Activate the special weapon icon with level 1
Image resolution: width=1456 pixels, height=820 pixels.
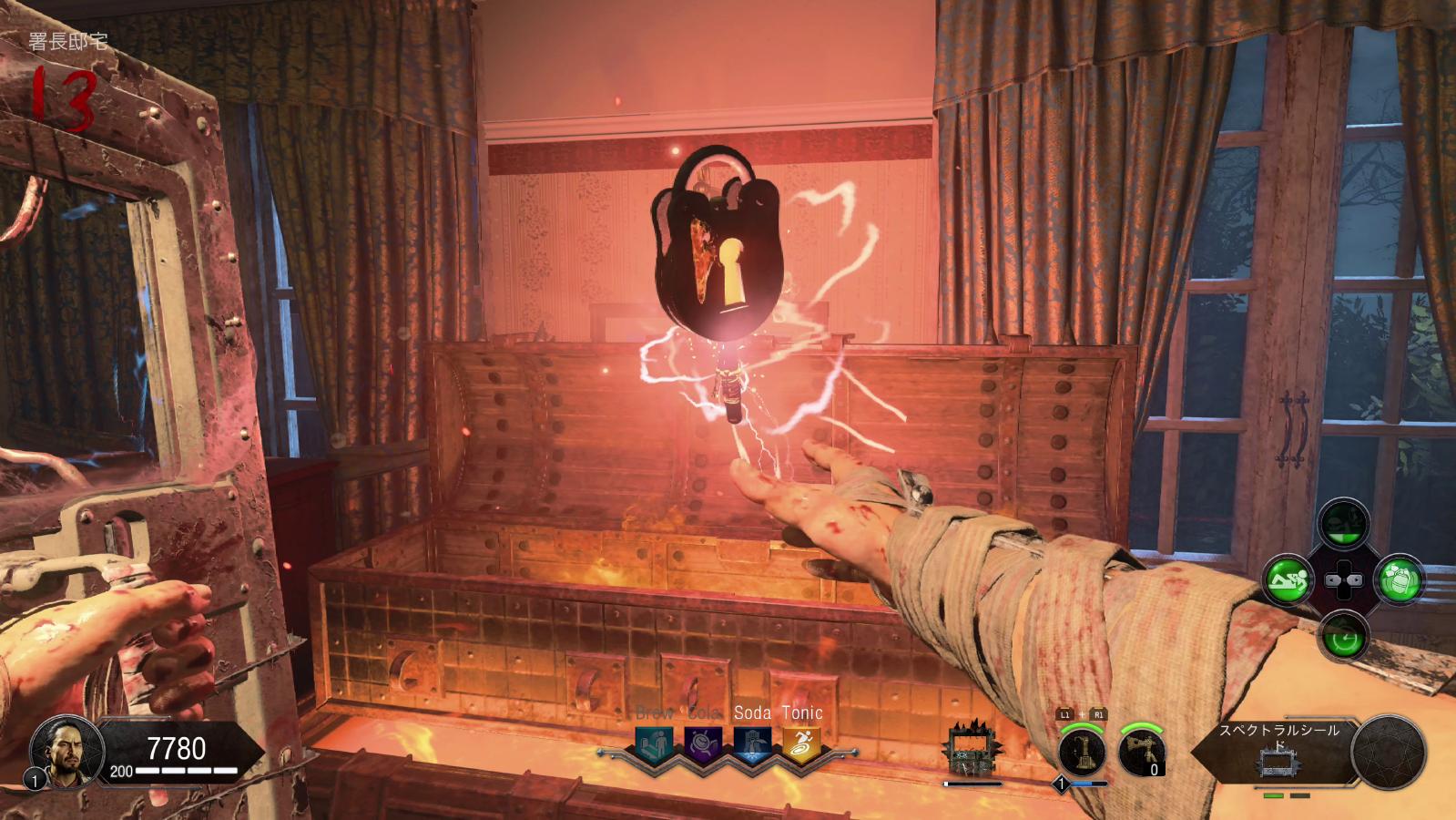point(1083,753)
